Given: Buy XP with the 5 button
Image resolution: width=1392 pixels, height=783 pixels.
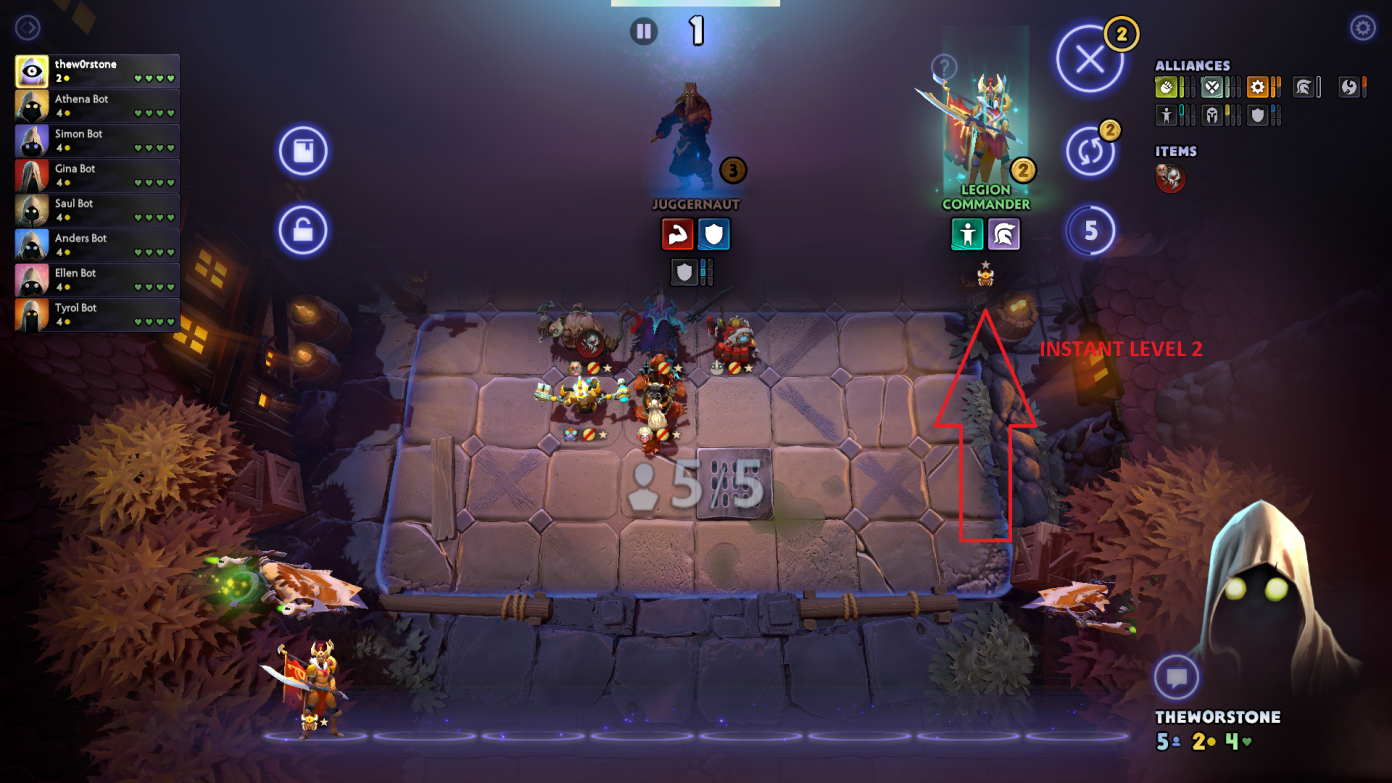Looking at the screenshot, I should (1090, 231).
